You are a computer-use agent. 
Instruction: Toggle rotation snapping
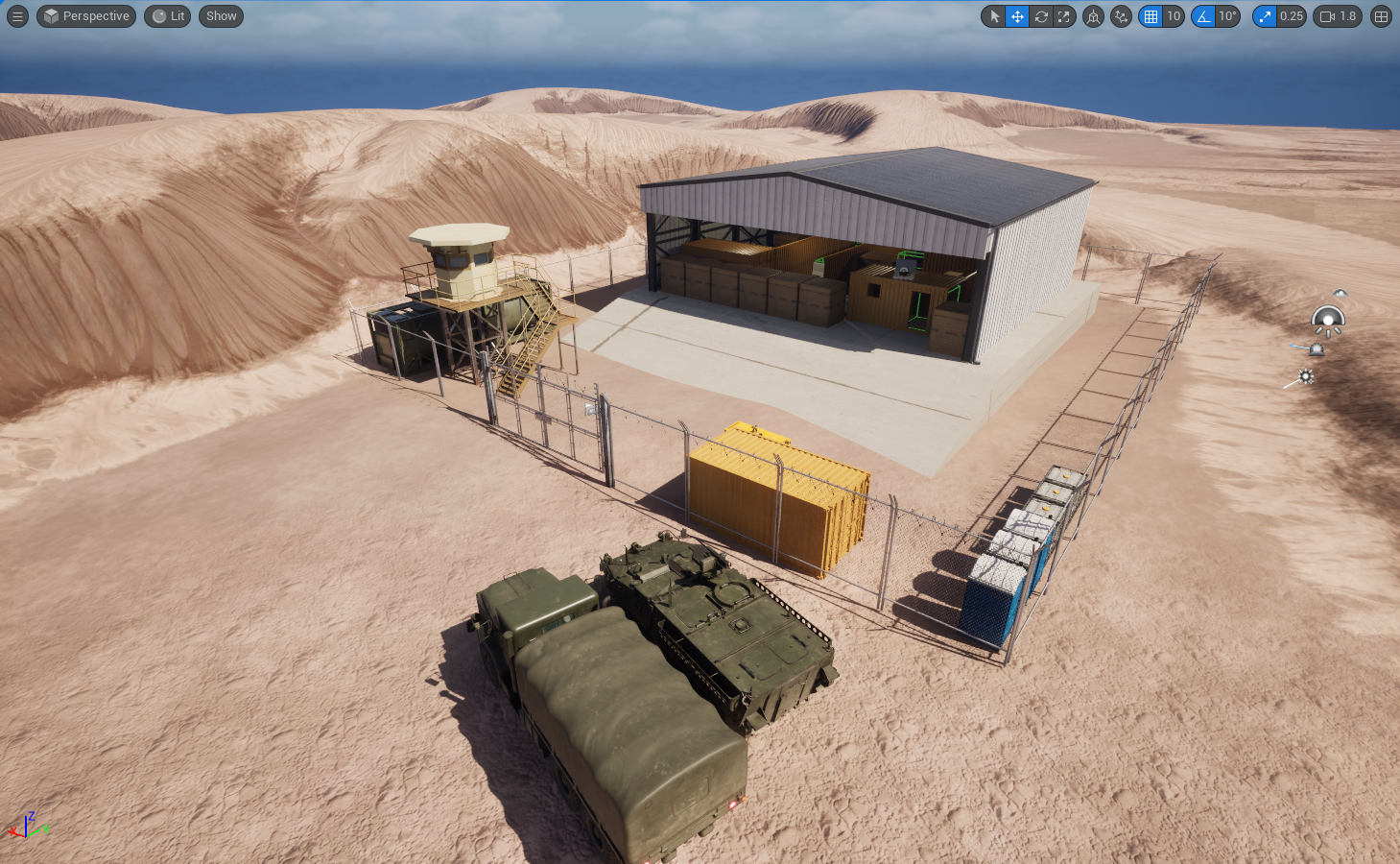[1206, 16]
